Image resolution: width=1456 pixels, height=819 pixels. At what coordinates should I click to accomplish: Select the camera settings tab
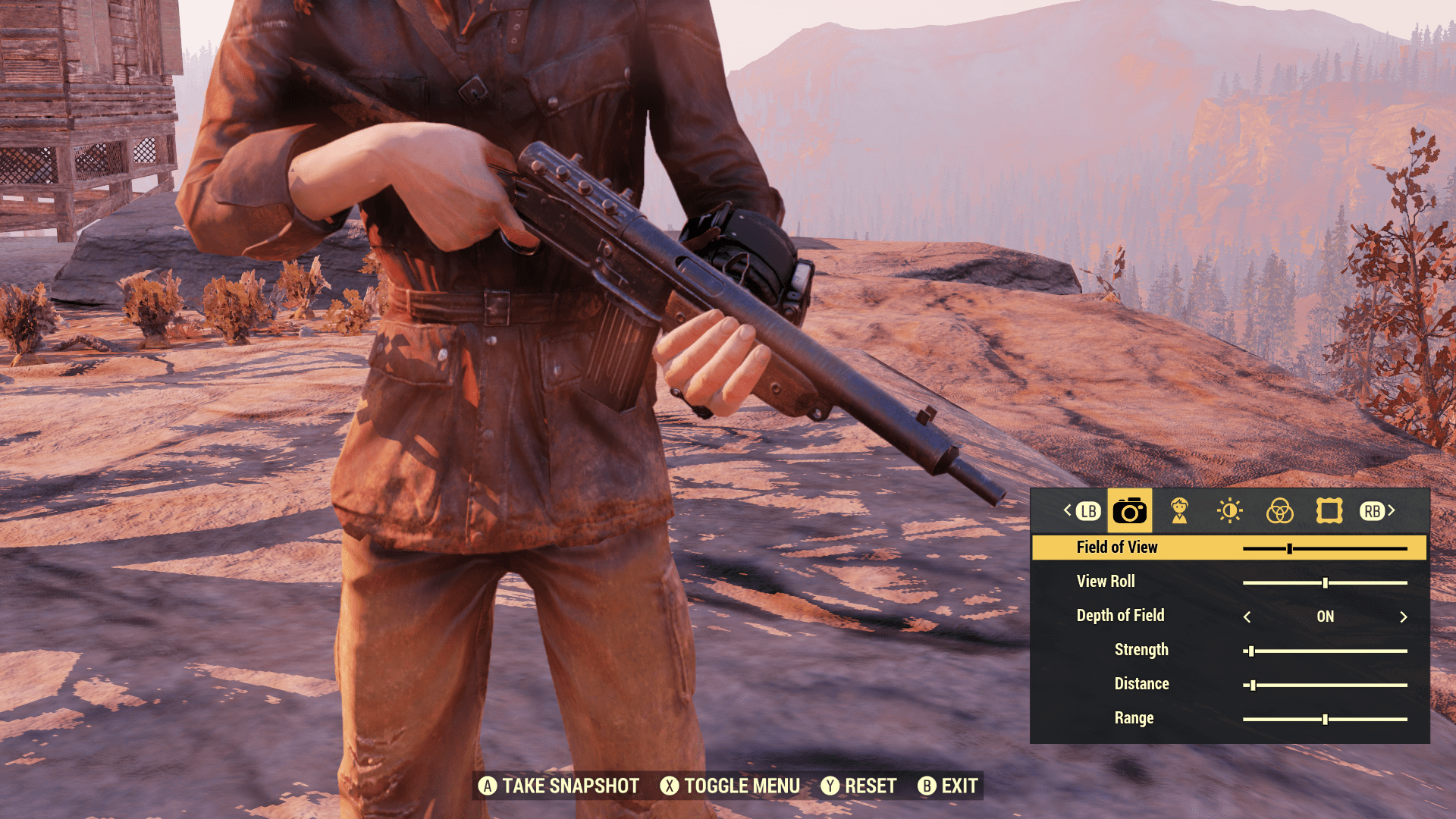(1129, 511)
